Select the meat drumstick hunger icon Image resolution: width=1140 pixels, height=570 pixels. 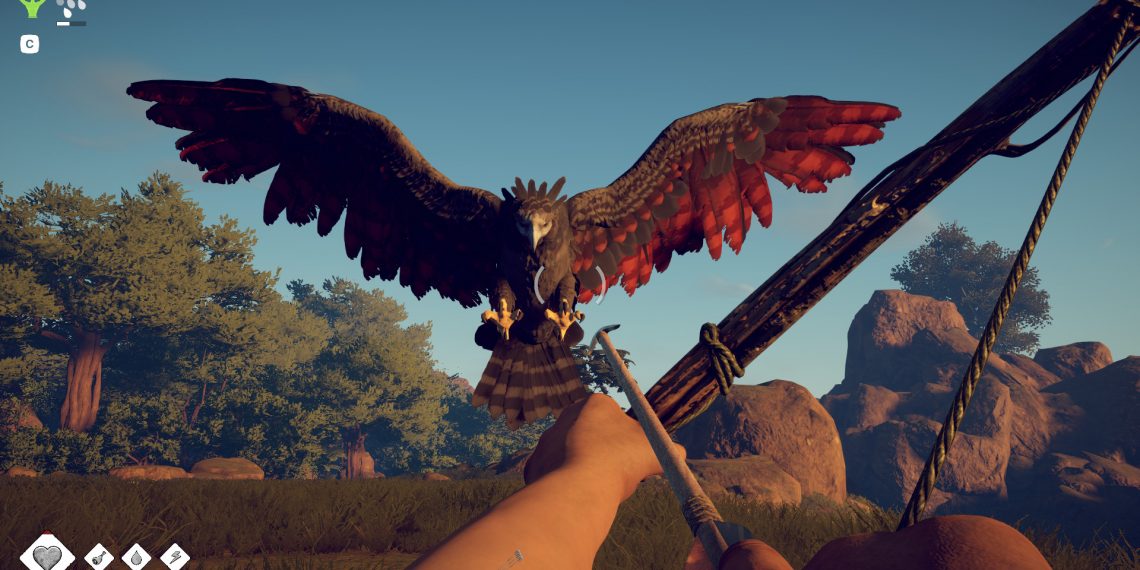point(99,557)
